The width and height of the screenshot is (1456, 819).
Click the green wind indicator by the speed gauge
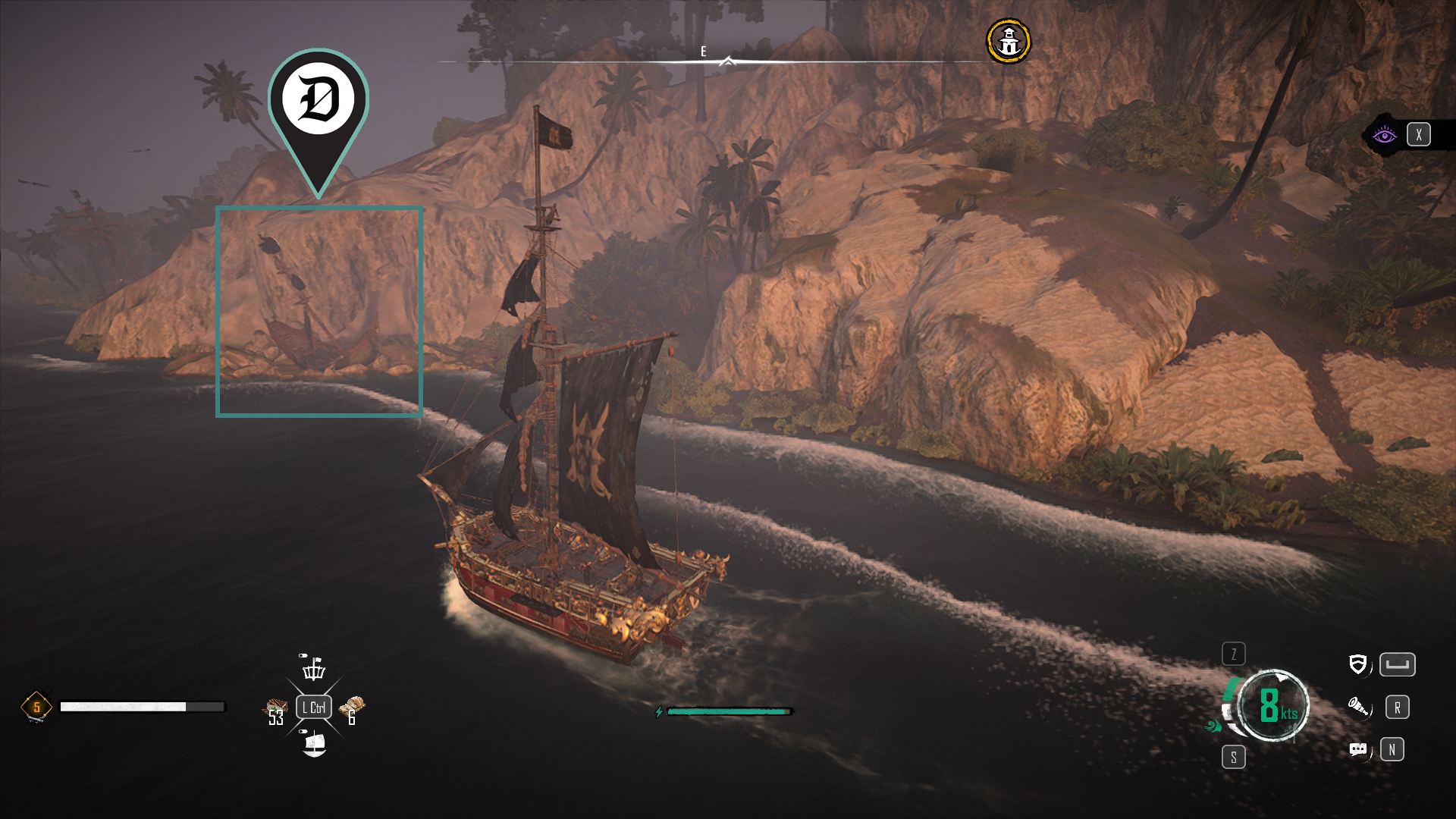click(1213, 726)
